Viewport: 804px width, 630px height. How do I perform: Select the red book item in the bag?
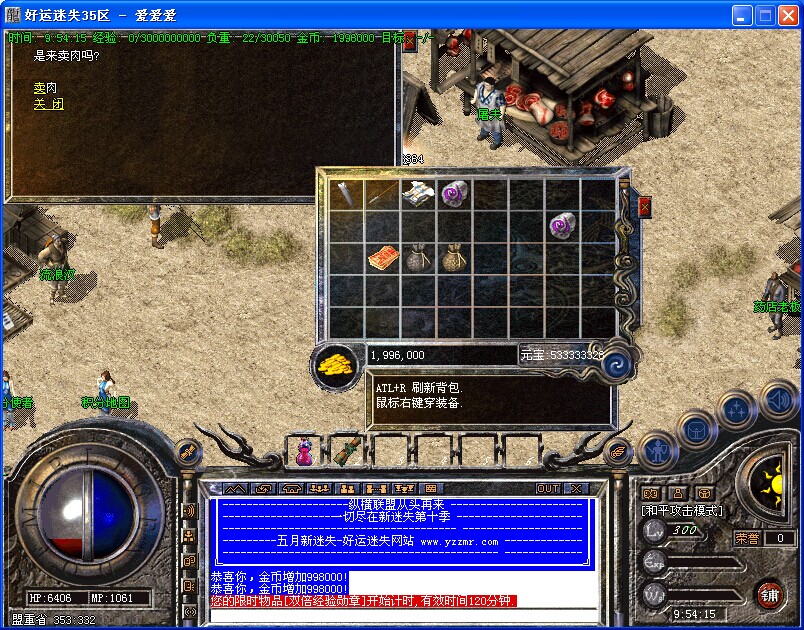pos(381,259)
